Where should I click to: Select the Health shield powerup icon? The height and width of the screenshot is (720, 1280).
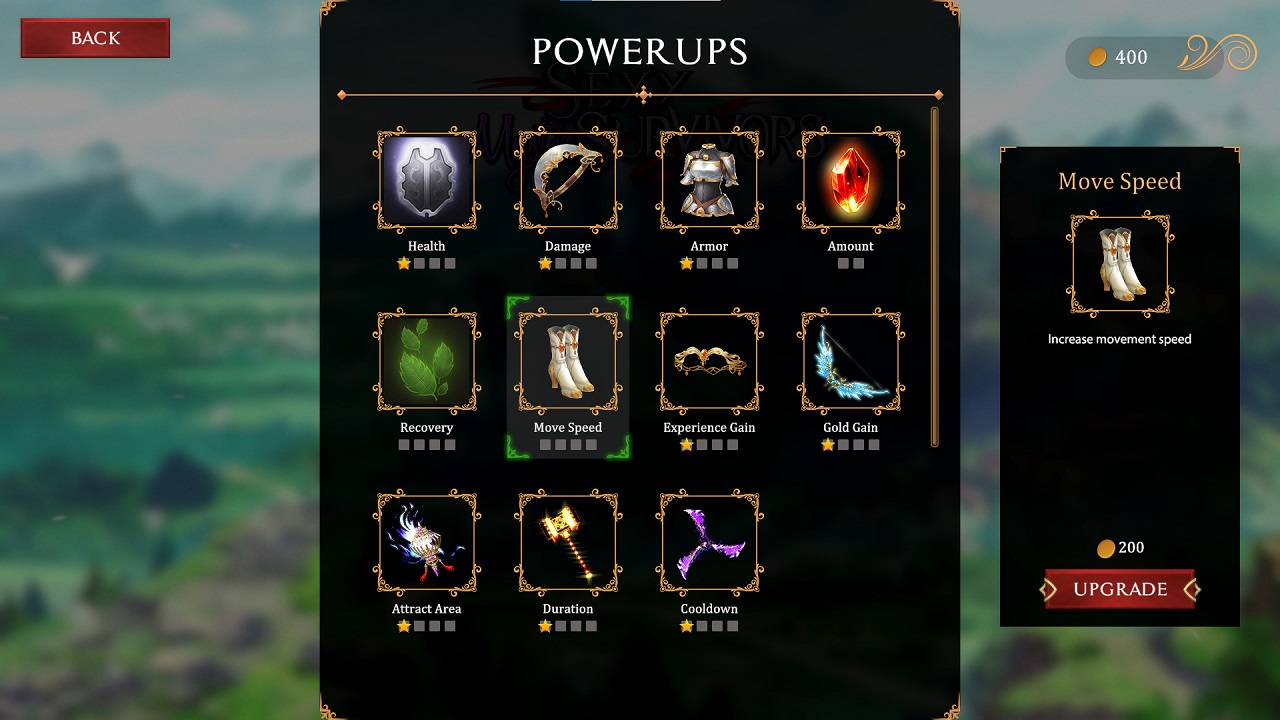[426, 180]
